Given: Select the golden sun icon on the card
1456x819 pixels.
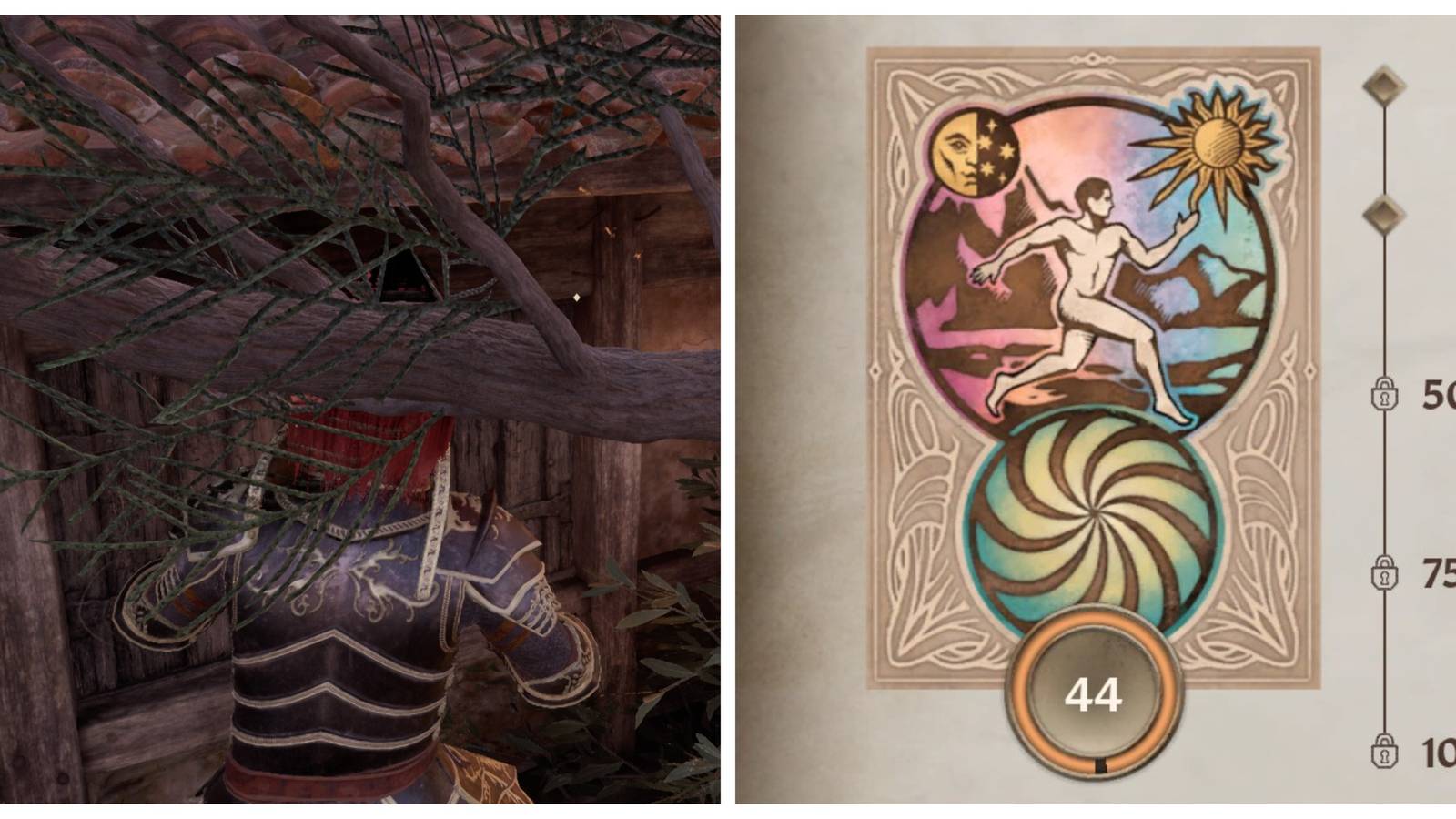Looking at the screenshot, I should click(x=1219, y=141).
